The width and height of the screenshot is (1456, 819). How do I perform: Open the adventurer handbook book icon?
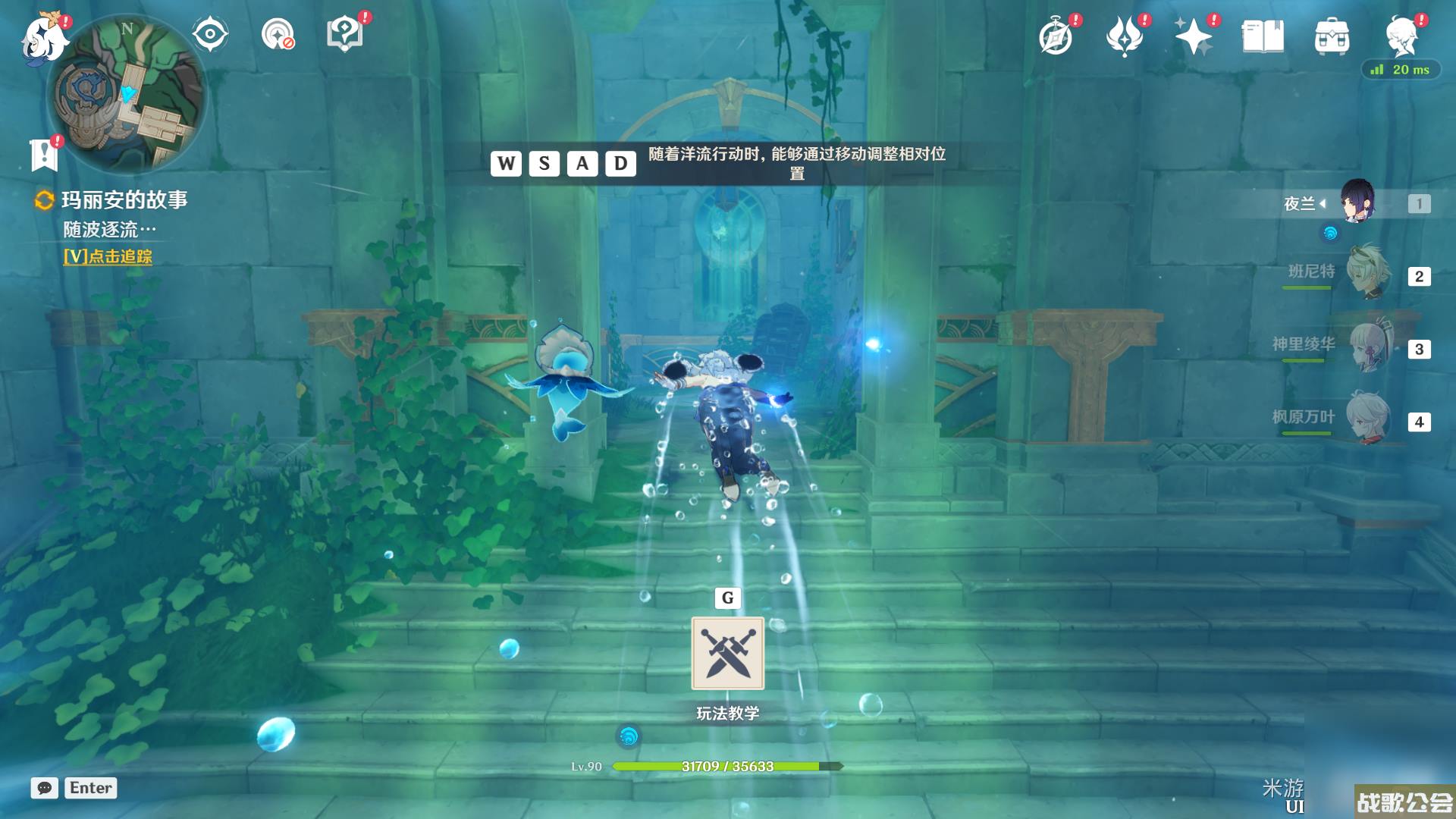pos(1263,36)
